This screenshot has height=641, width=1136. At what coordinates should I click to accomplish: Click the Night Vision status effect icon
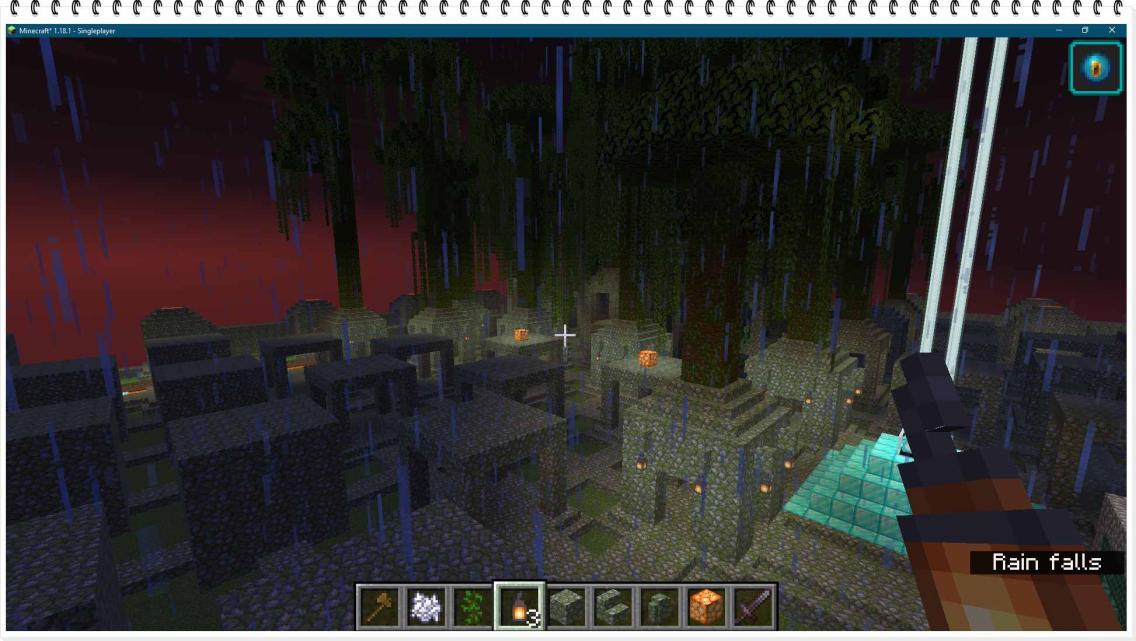tap(1095, 69)
